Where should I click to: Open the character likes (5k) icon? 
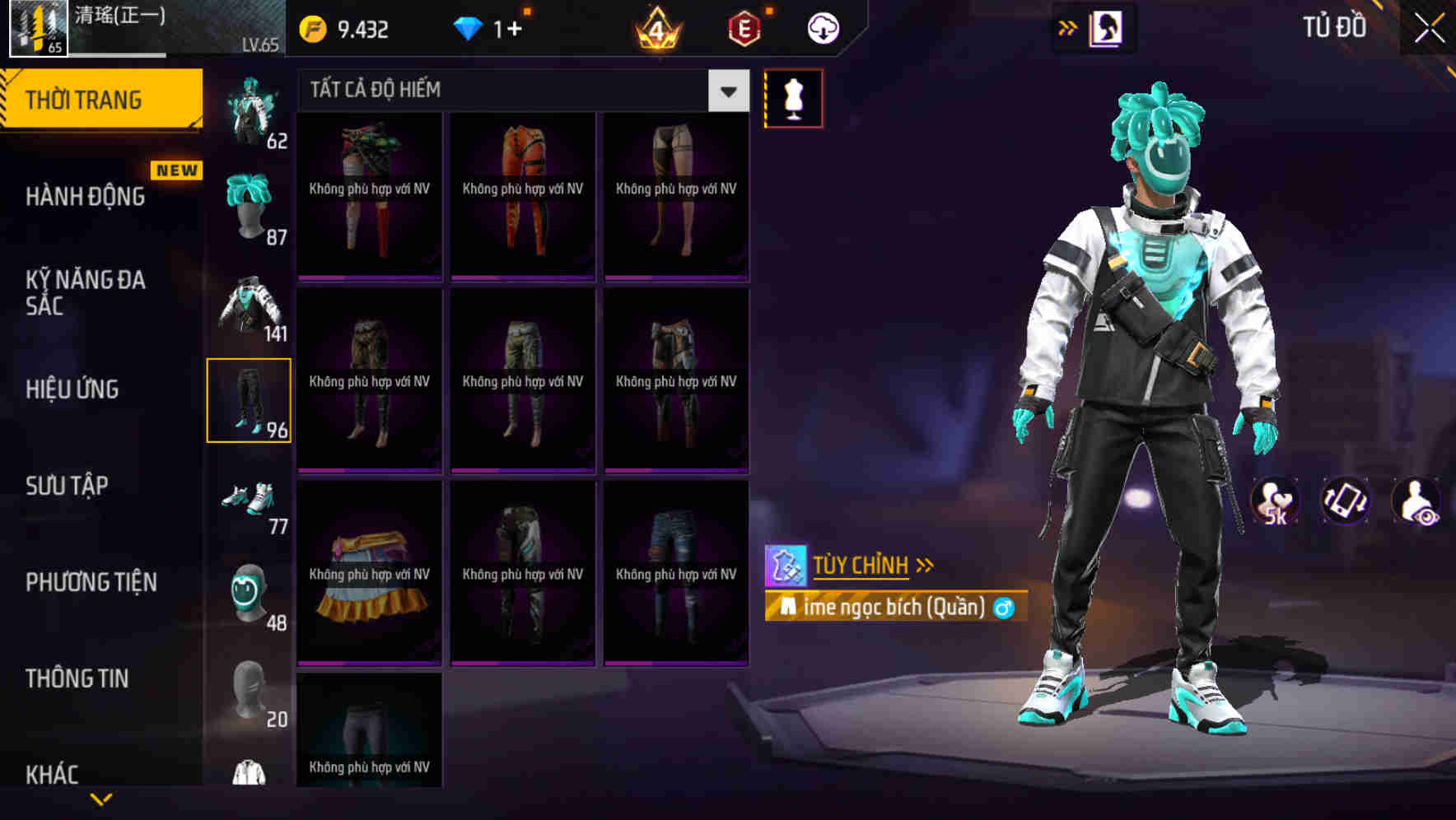coord(1276,502)
